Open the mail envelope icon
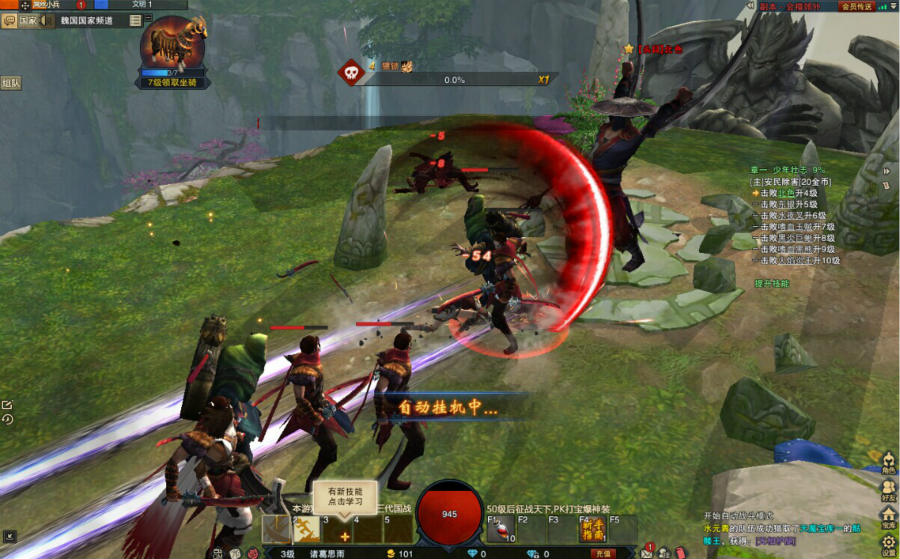900x559 pixels. [647, 551]
